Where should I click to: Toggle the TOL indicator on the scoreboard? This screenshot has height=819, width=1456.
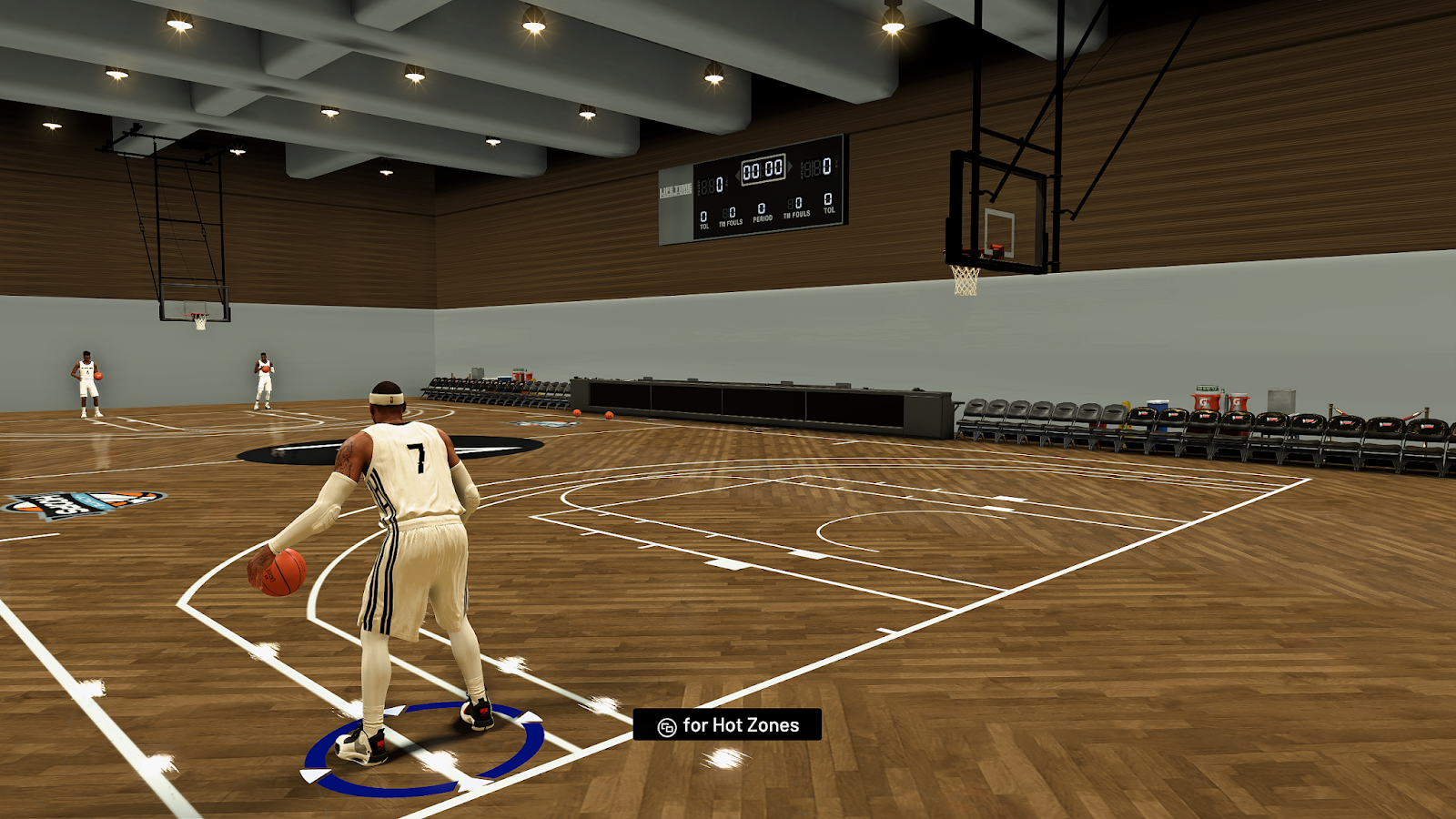pos(703,219)
